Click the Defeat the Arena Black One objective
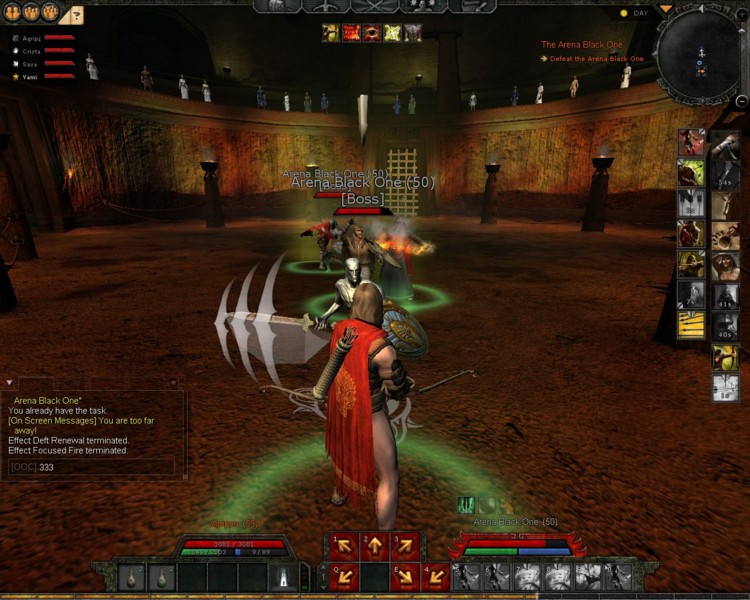This screenshot has width=750, height=600. point(596,59)
